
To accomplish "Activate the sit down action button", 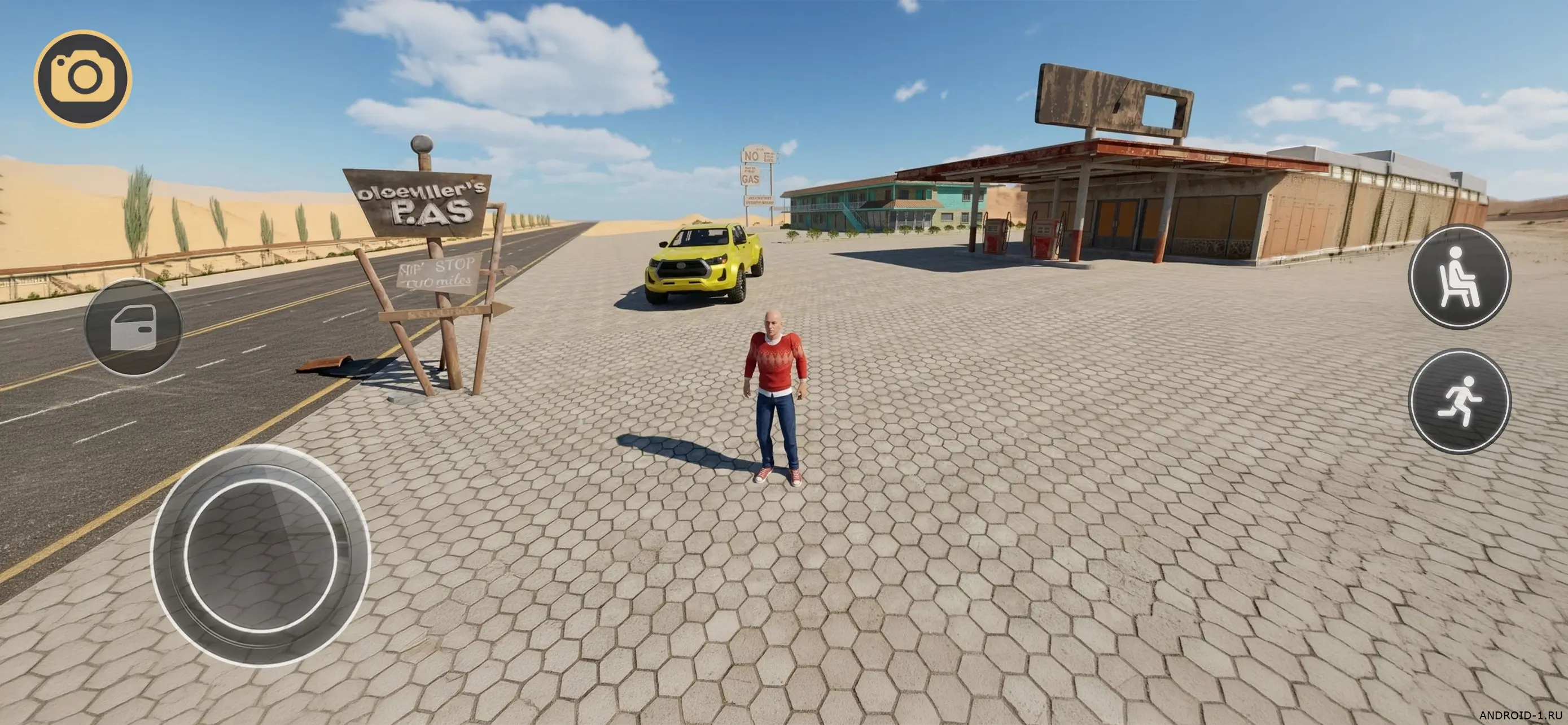I will point(1459,276).
